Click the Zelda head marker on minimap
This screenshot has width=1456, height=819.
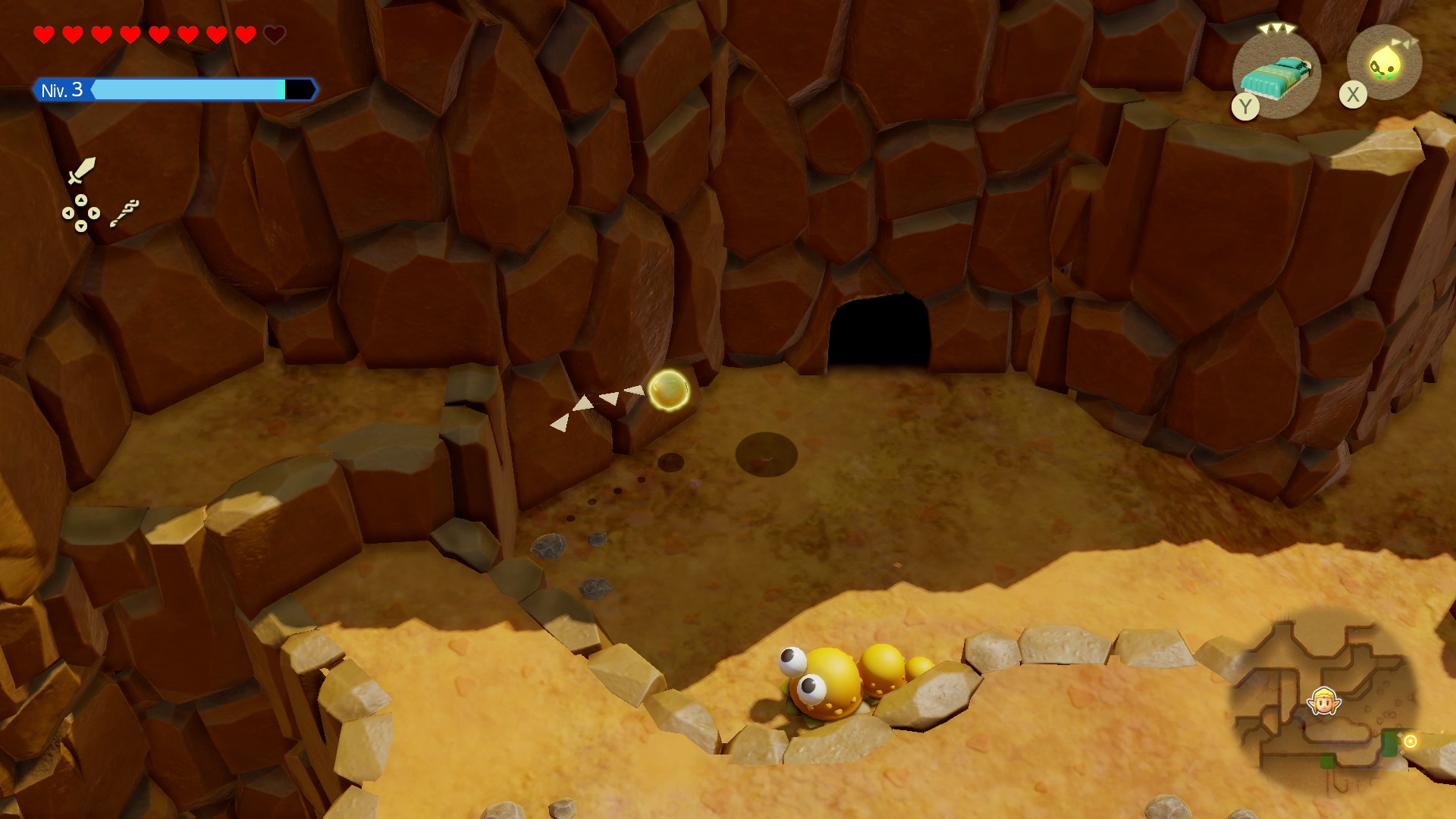click(x=1324, y=701)
